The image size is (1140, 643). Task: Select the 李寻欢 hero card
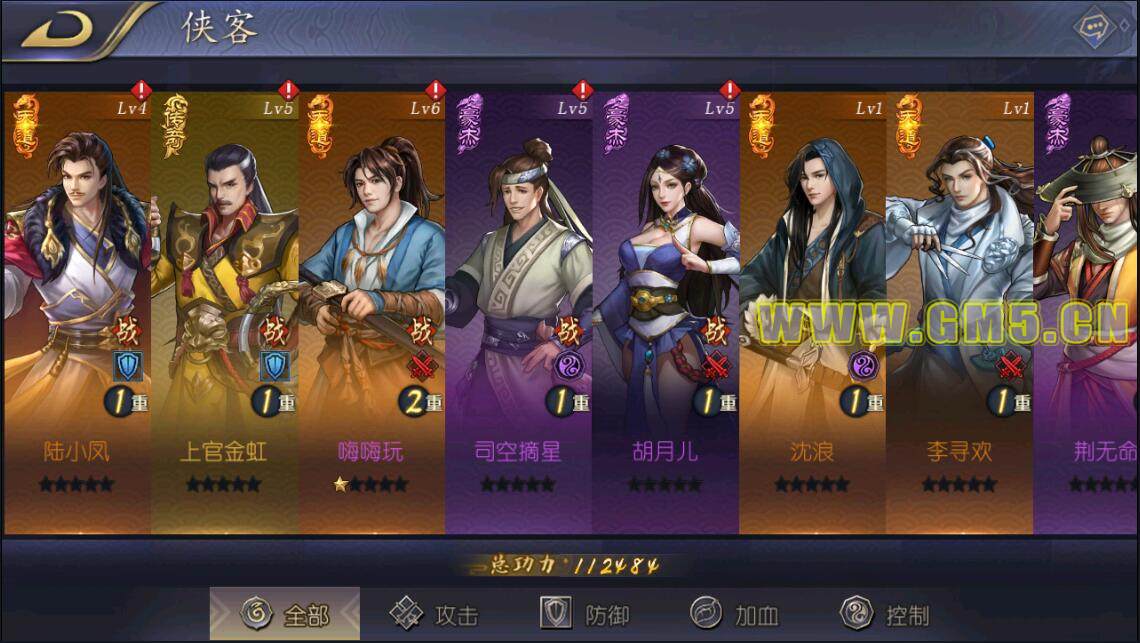coord(959,310)
